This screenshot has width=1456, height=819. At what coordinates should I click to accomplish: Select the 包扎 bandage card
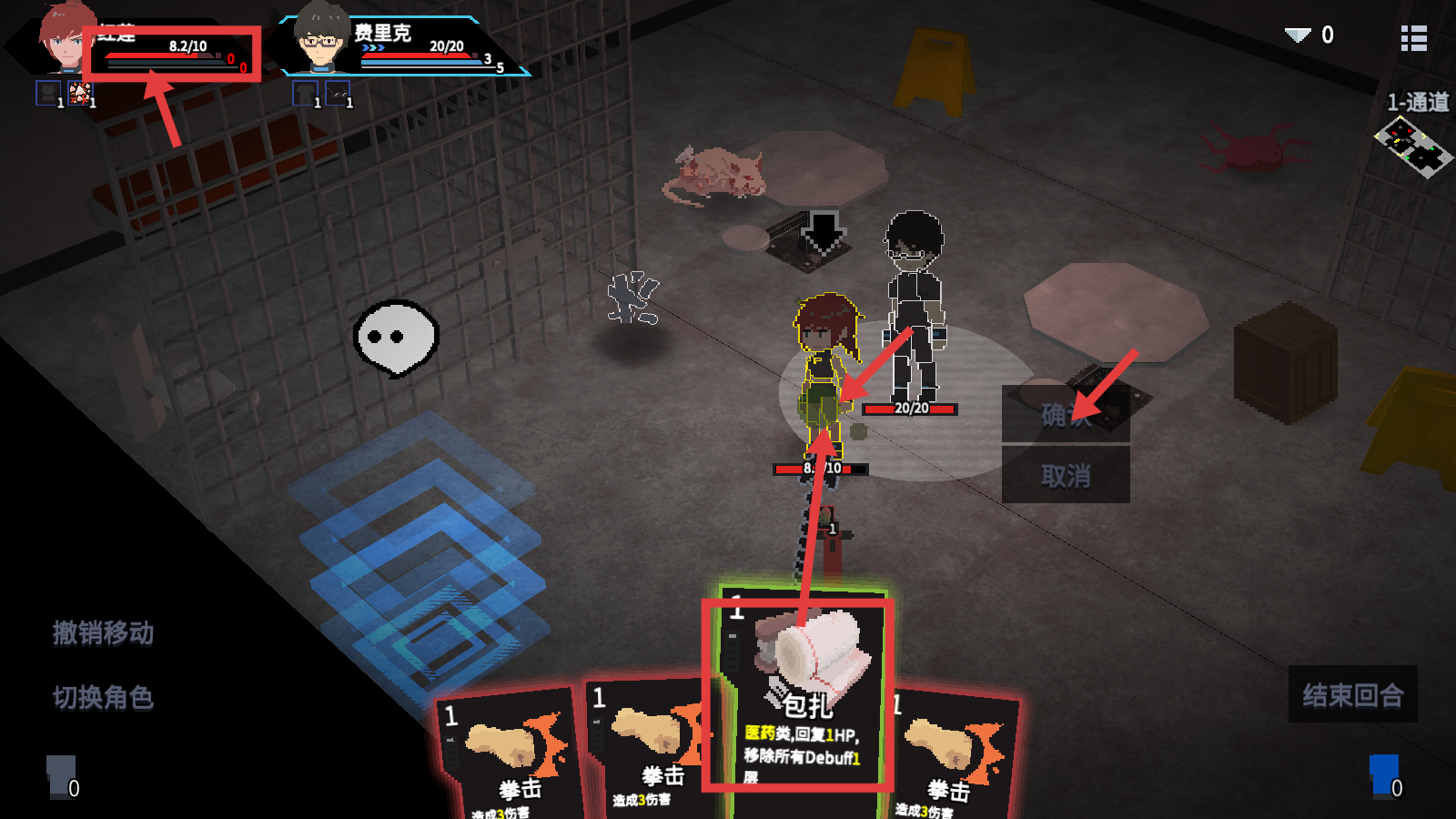click(799, 693)
